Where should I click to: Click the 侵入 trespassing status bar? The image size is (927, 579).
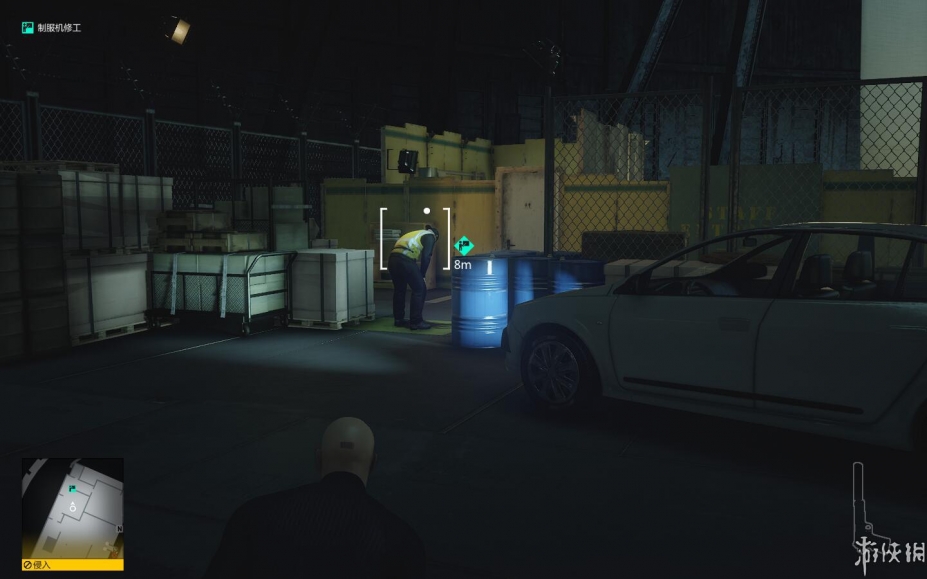(x=72, y=565)
